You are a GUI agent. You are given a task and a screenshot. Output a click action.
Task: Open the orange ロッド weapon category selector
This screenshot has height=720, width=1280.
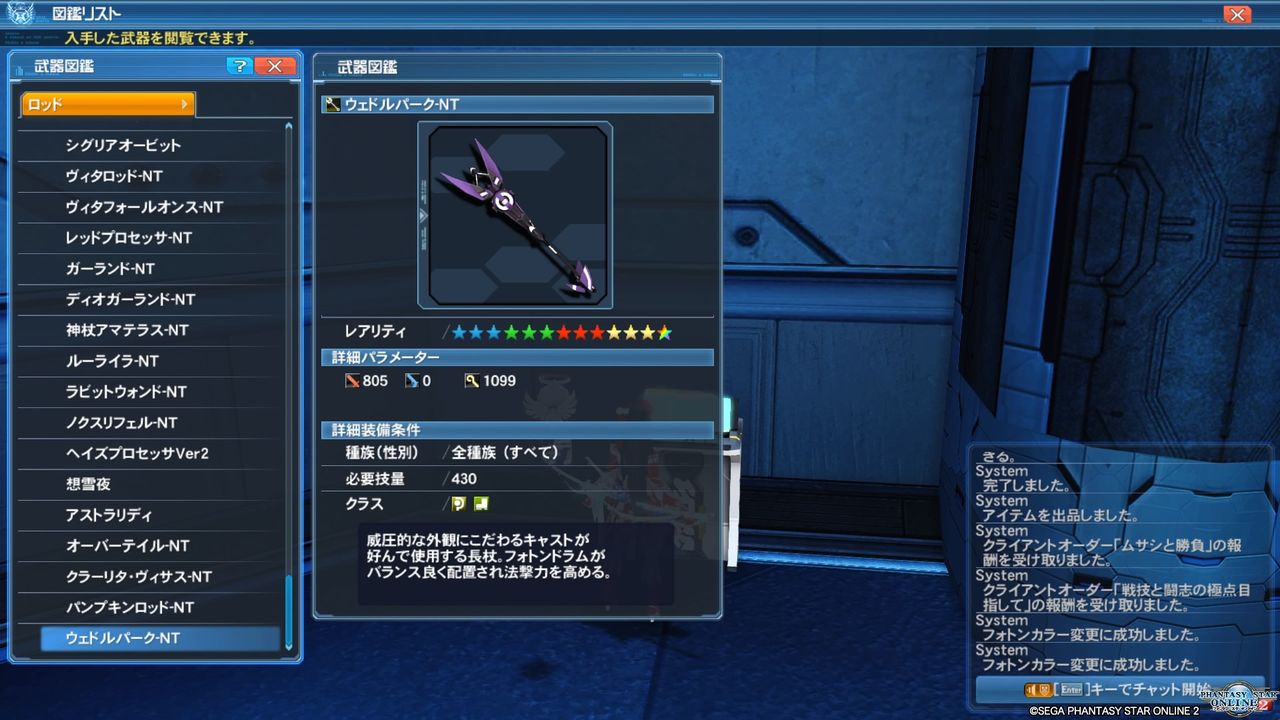click(106, 103)
